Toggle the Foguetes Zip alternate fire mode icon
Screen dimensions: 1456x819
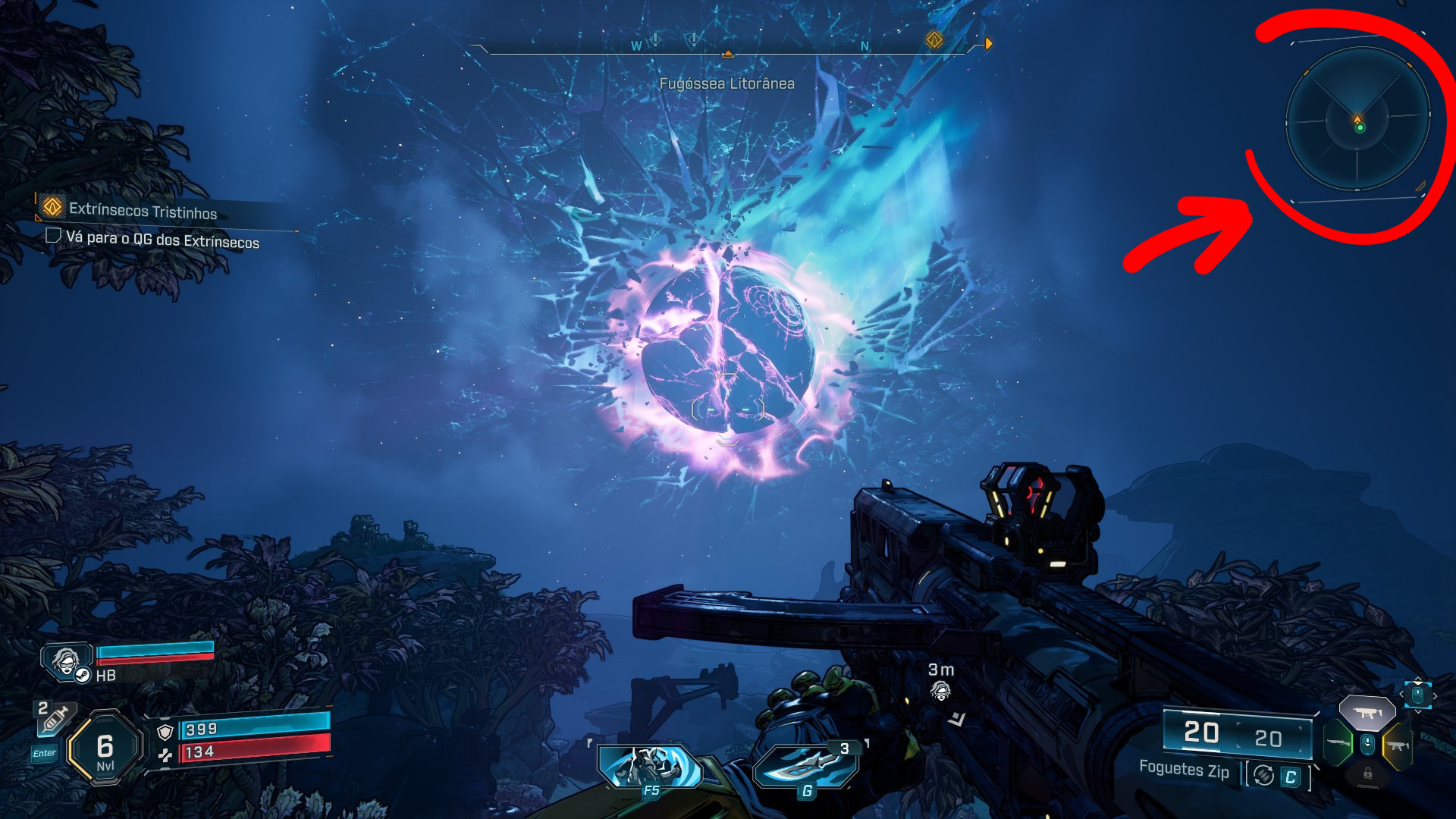(x=1263, y=775)
